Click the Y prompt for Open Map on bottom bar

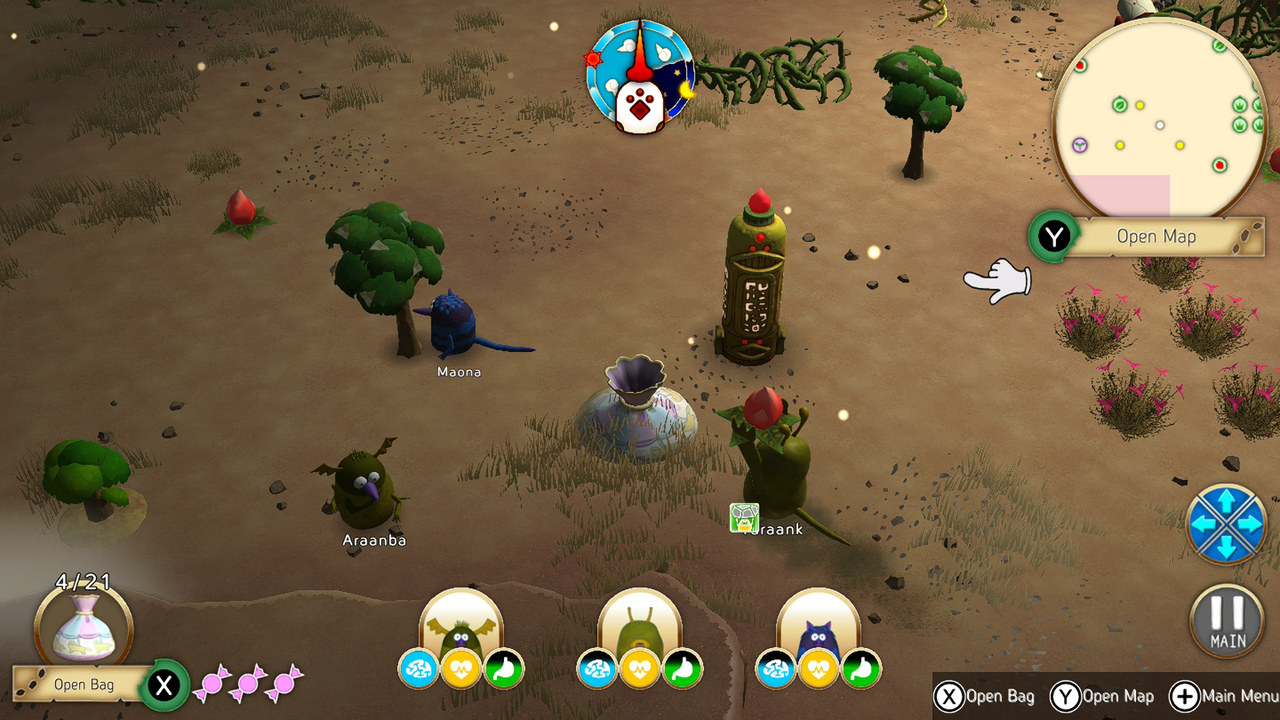tap(1069, 696)
